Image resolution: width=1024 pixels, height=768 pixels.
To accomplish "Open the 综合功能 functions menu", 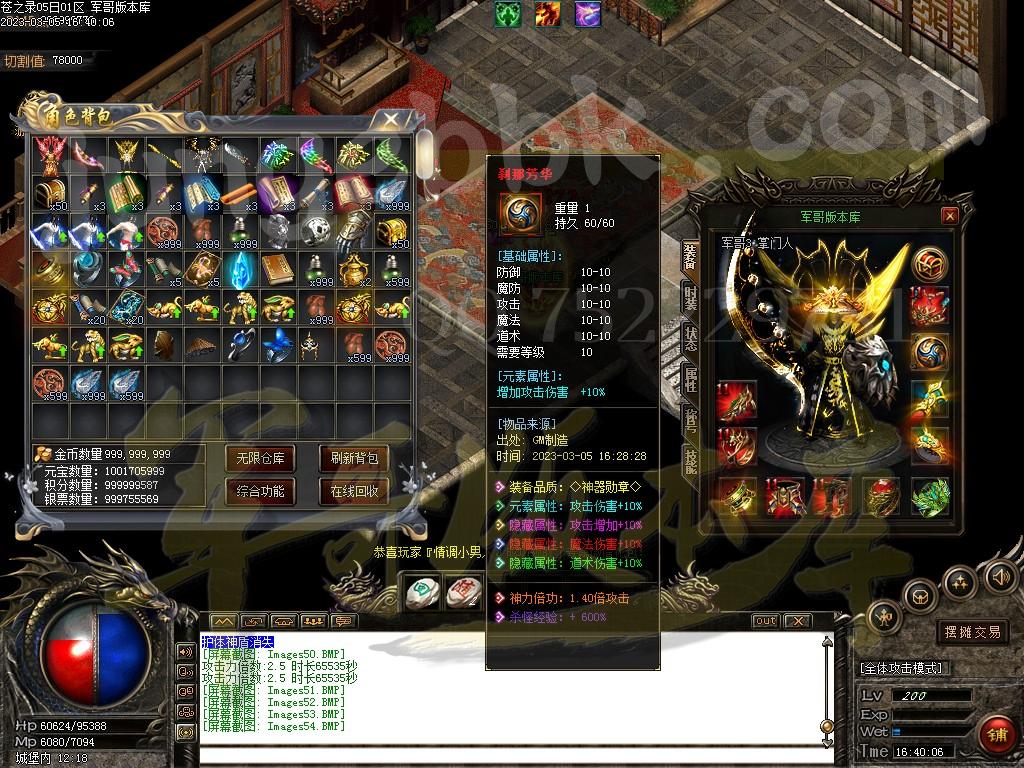I will pos(260,491).
